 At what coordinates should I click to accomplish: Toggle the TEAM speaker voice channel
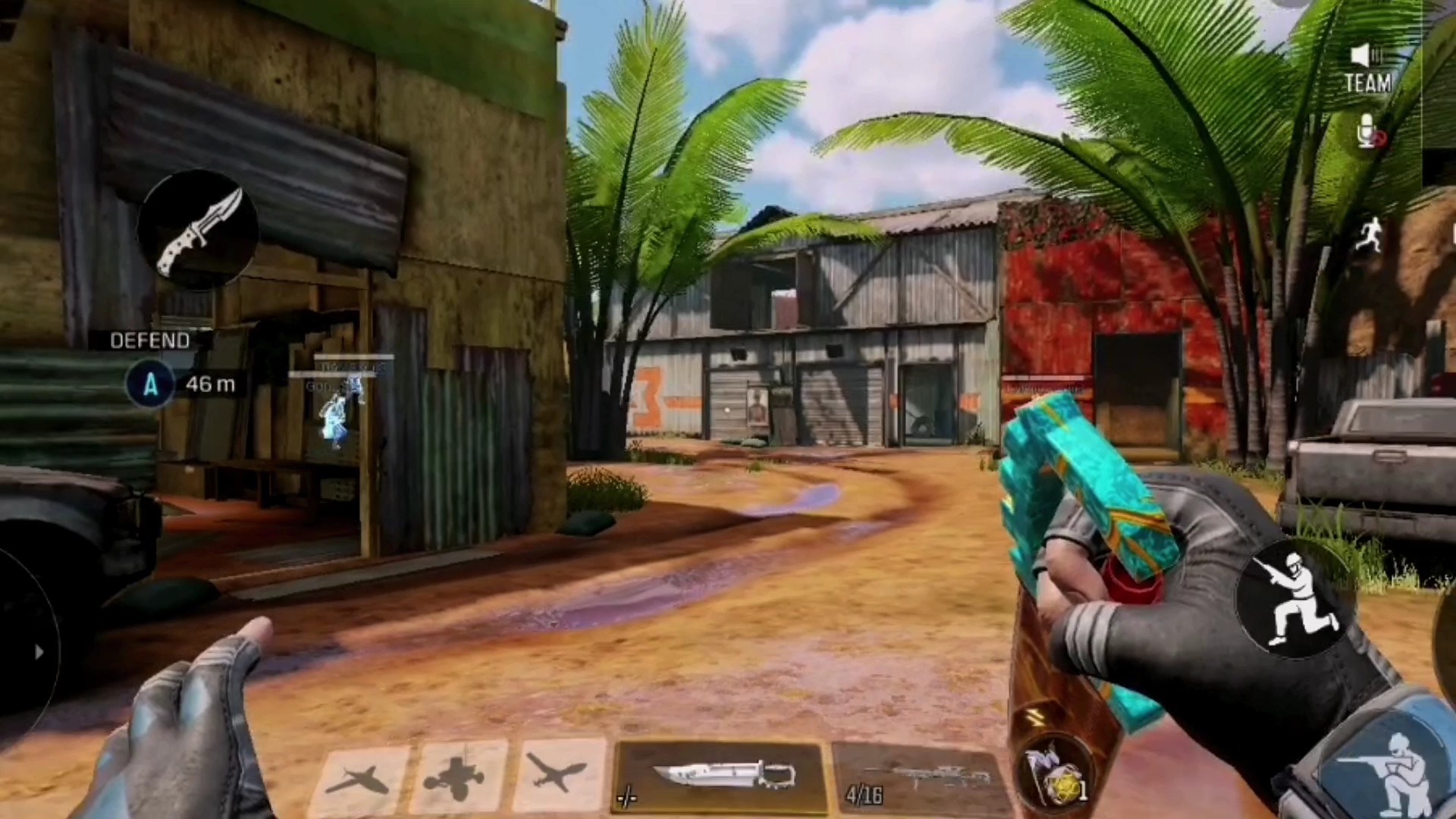(1368, 70)
